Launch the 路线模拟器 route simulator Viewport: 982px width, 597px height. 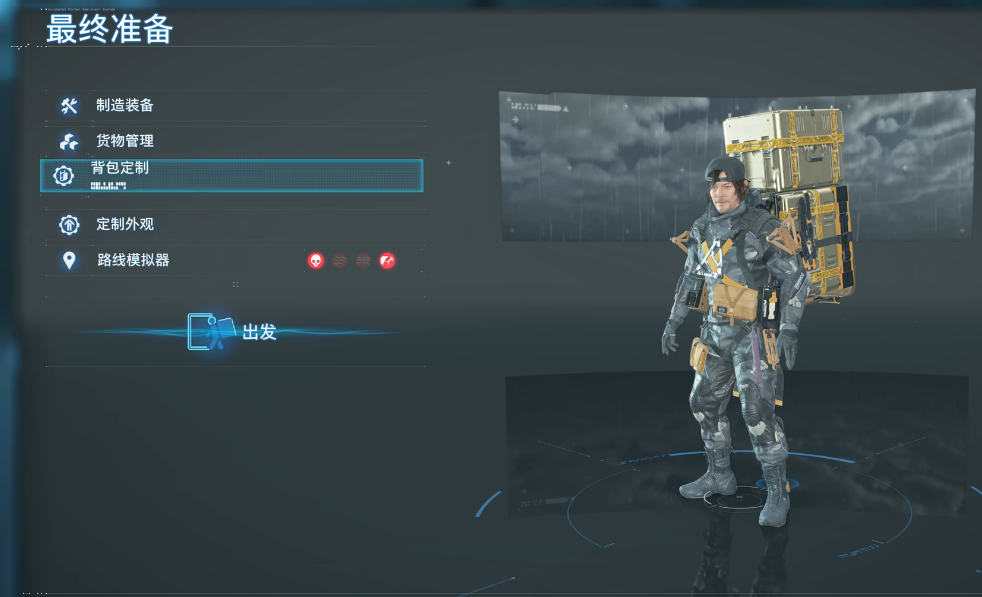tap(133, 261)
